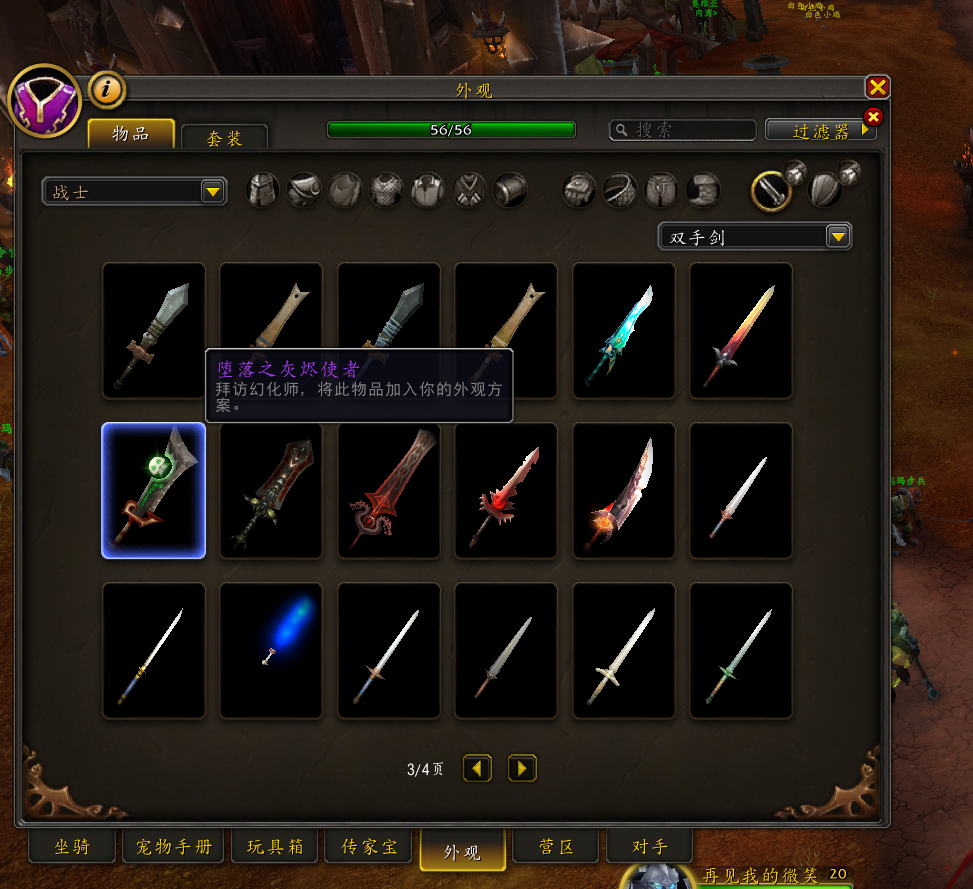The width and height of the screenshot is (973, 889).
Task: Click the 搜索 search box
Action: (x=683, y=130)
